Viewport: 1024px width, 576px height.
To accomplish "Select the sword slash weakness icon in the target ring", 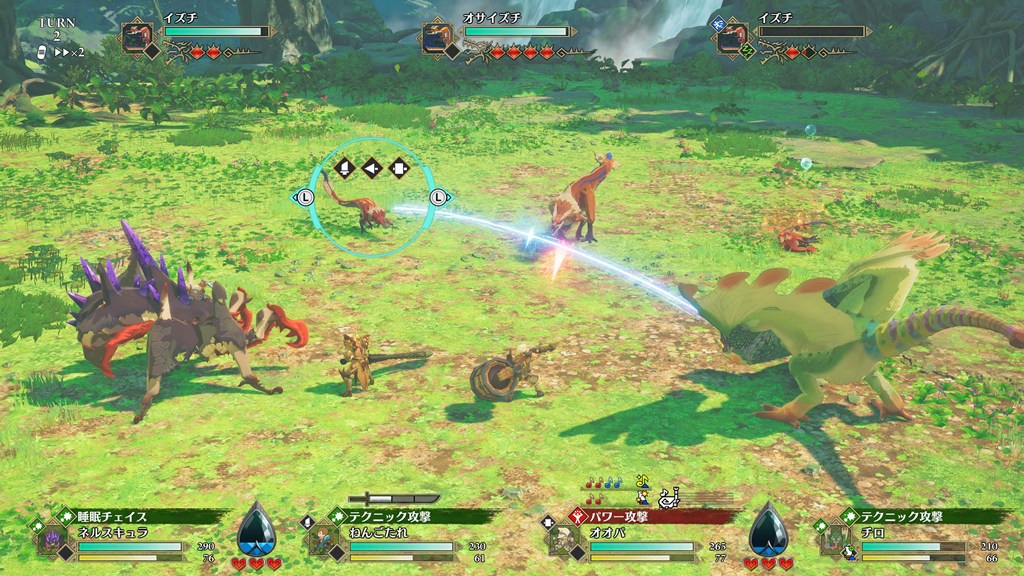I will click(345, 168).
